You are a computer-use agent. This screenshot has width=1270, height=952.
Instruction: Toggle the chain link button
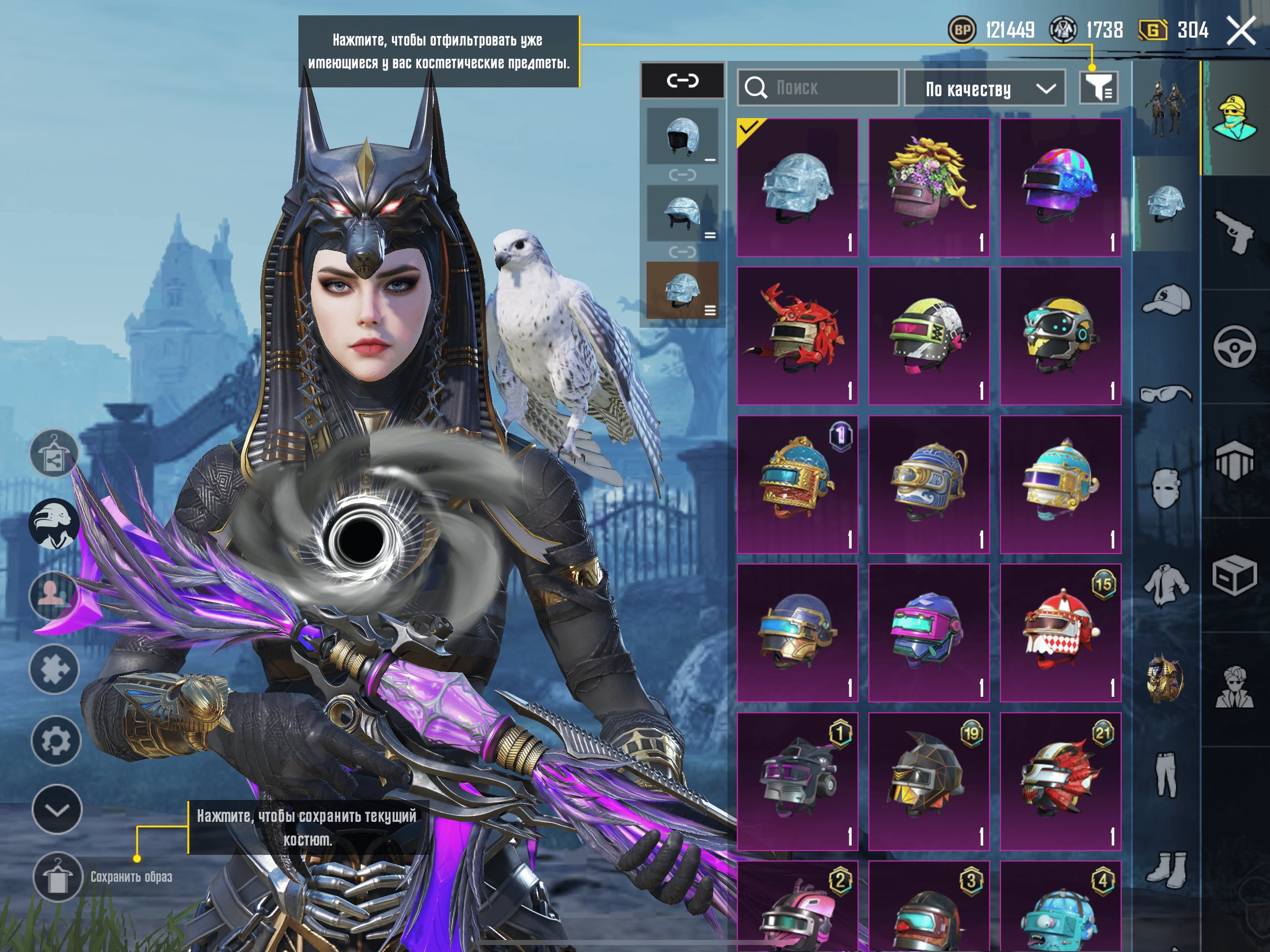(682, 80)
